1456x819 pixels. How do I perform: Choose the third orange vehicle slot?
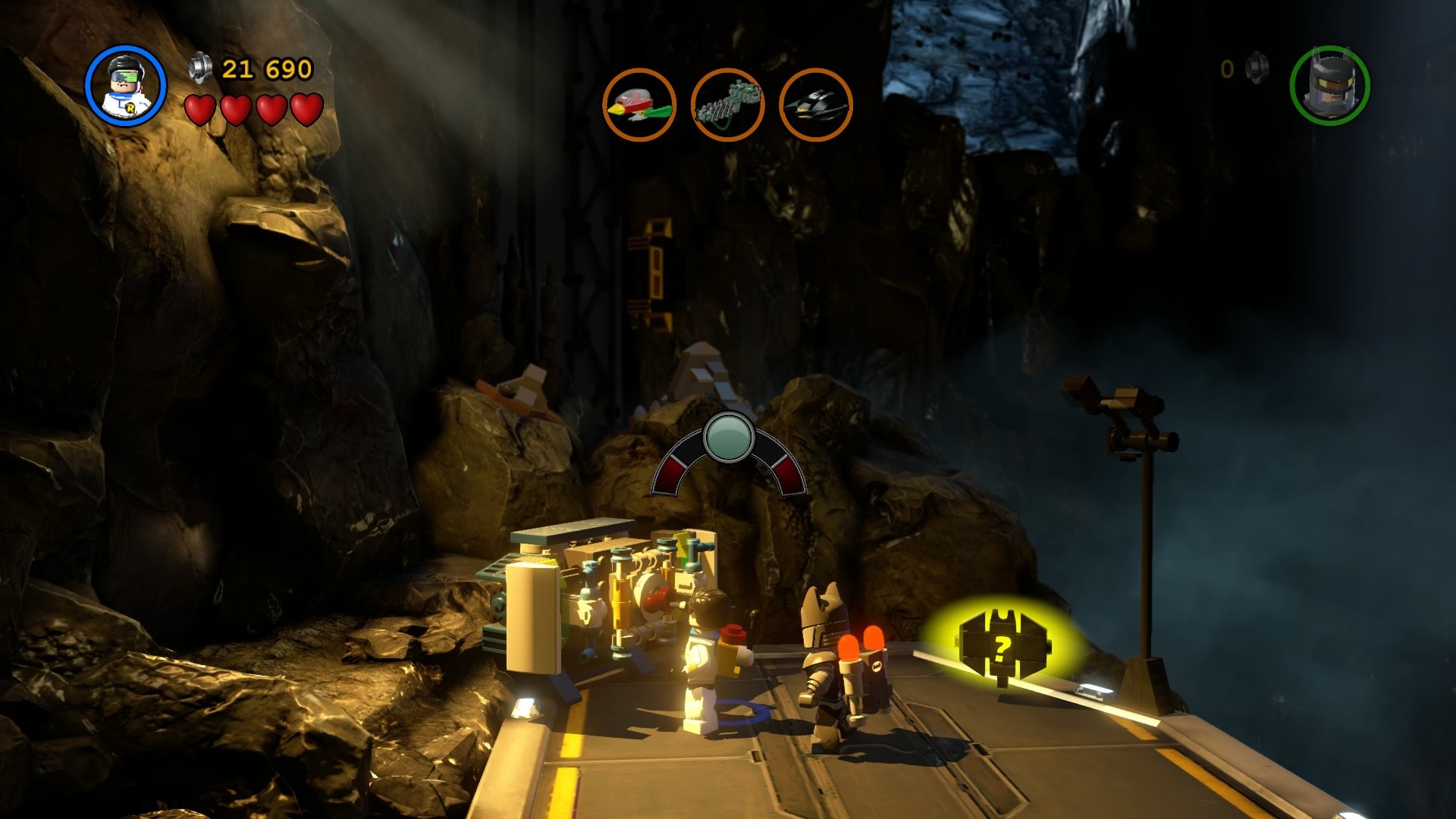pos(814,103)
